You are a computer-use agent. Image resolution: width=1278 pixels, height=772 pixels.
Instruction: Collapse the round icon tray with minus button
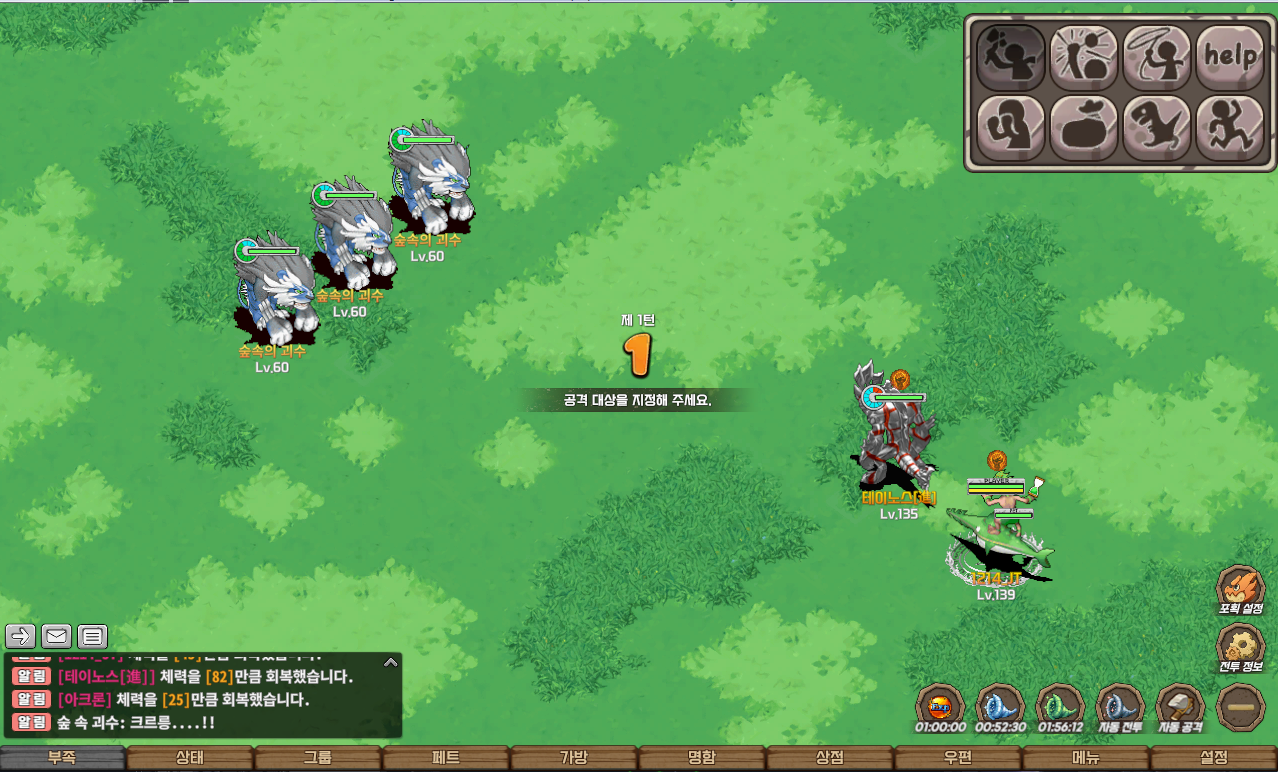(x=1241, y=707)
